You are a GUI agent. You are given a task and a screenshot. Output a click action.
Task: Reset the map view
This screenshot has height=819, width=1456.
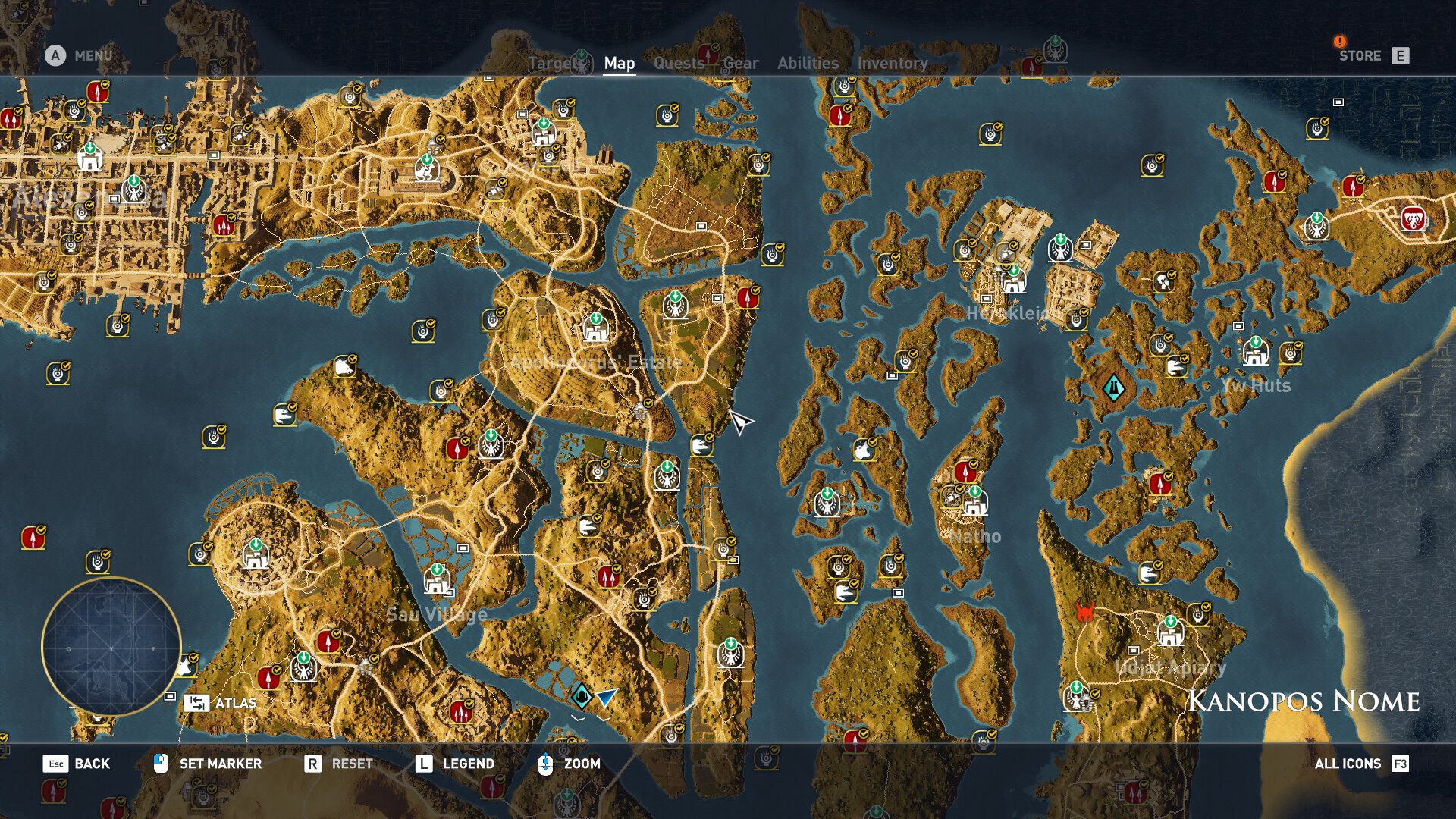[338, 764]
